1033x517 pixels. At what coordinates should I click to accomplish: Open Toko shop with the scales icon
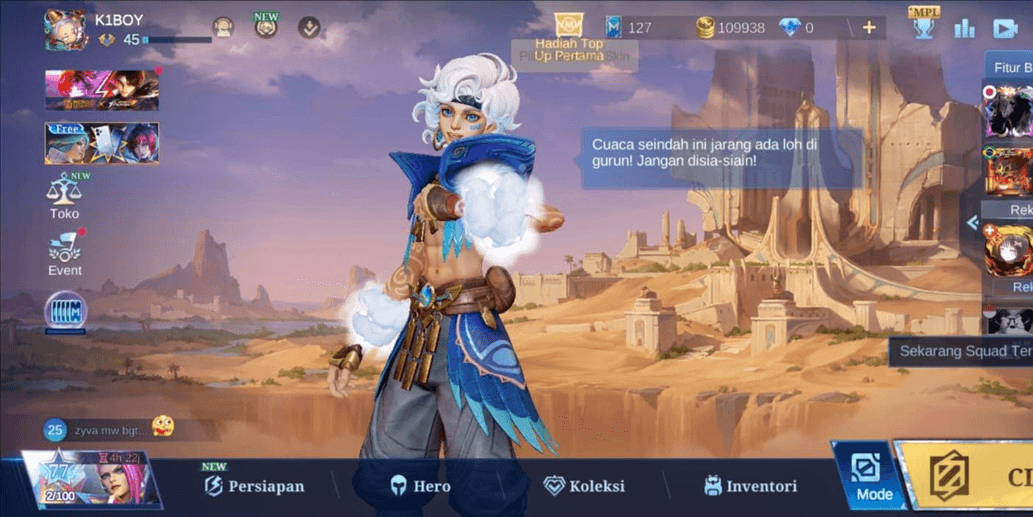coord(65,194)
